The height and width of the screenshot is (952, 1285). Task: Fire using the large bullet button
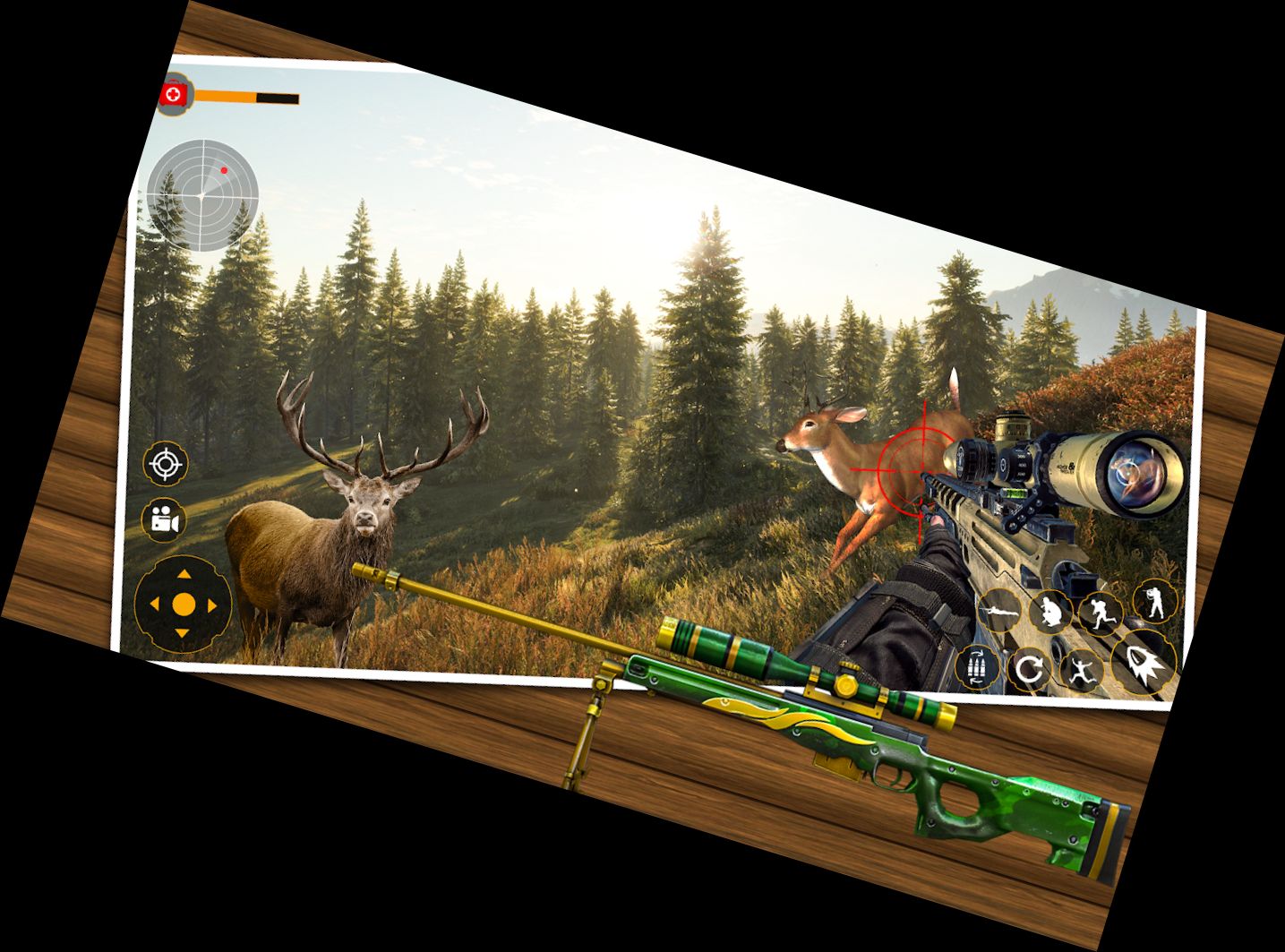click(x=1143, y=663)
